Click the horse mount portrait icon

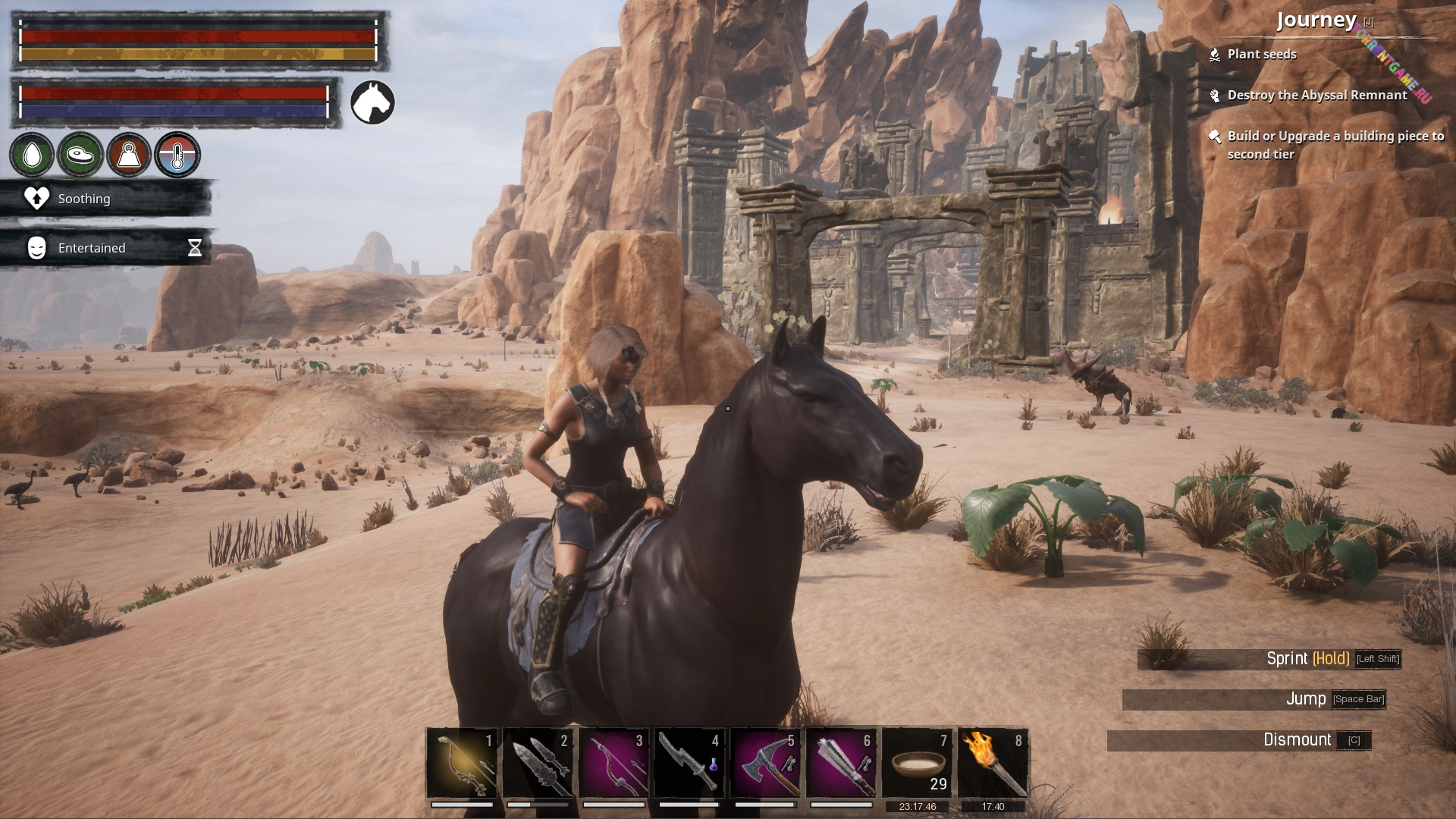click(372, 102)
